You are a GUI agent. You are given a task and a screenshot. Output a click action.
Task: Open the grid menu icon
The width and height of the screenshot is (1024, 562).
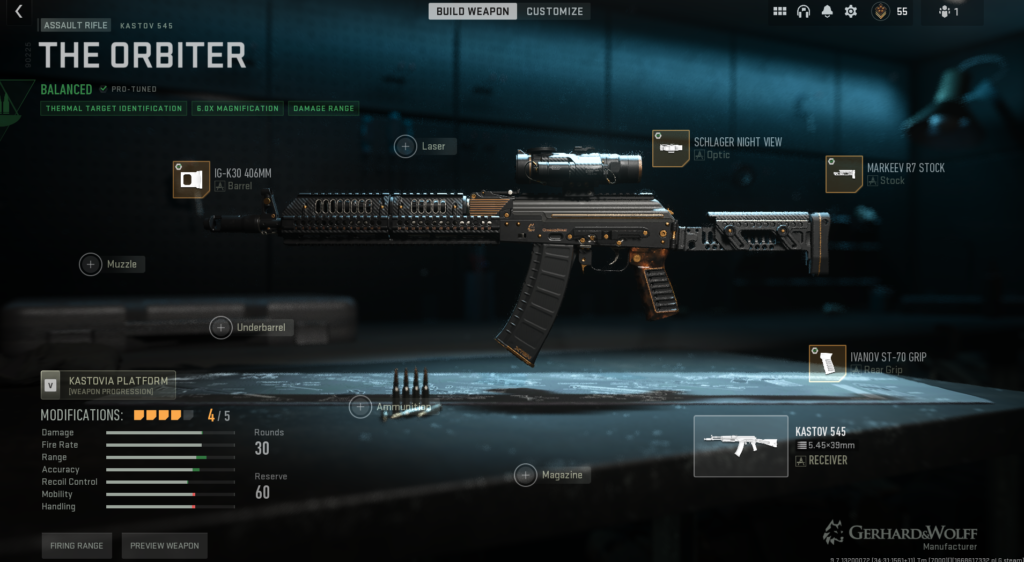pyautogui.click(x=780, y=12)
